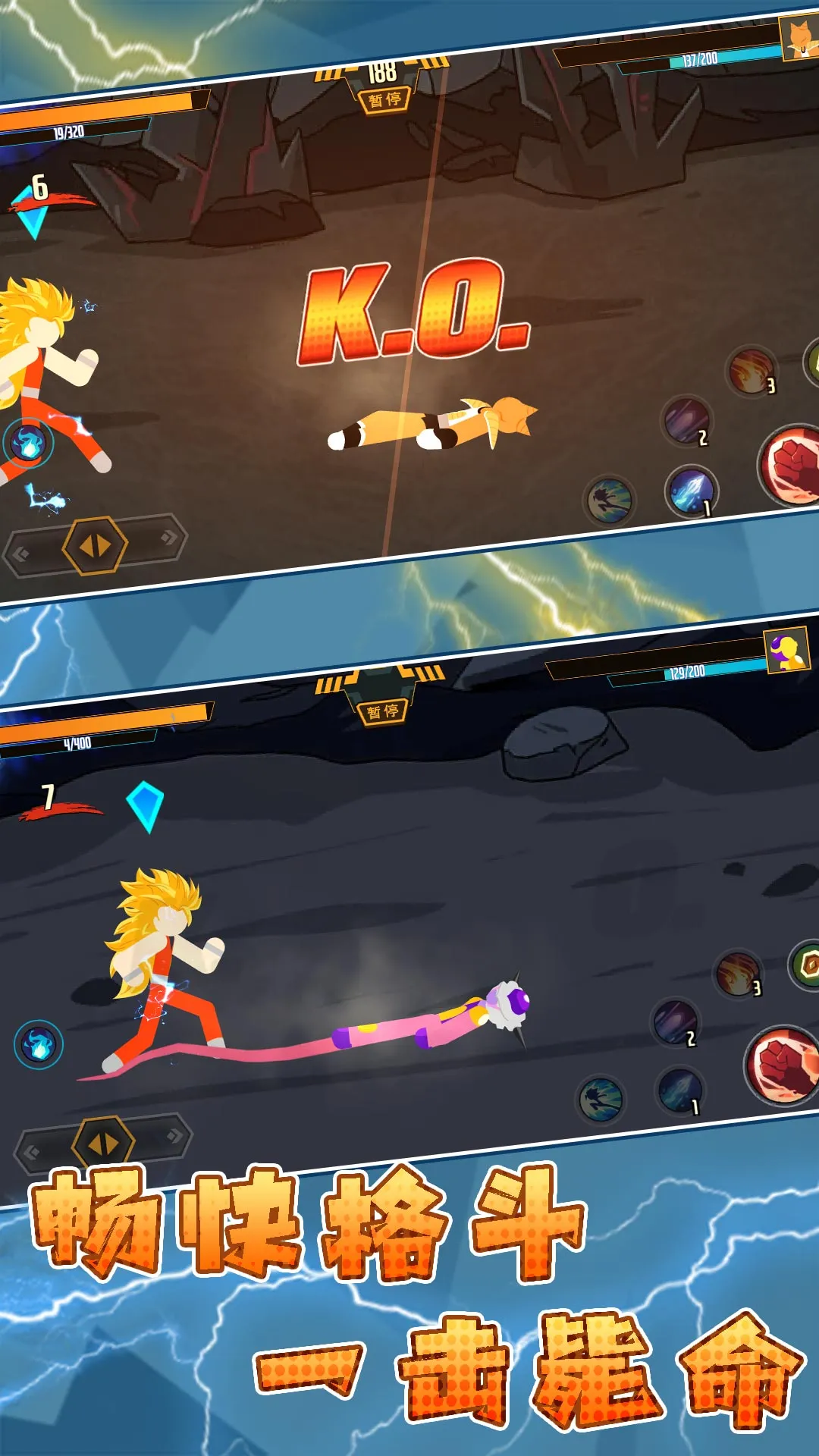Tap the 暂停 pause button in the Frieza battle
This screenshot has height=1456, width=819.
[x=383, y=711]
